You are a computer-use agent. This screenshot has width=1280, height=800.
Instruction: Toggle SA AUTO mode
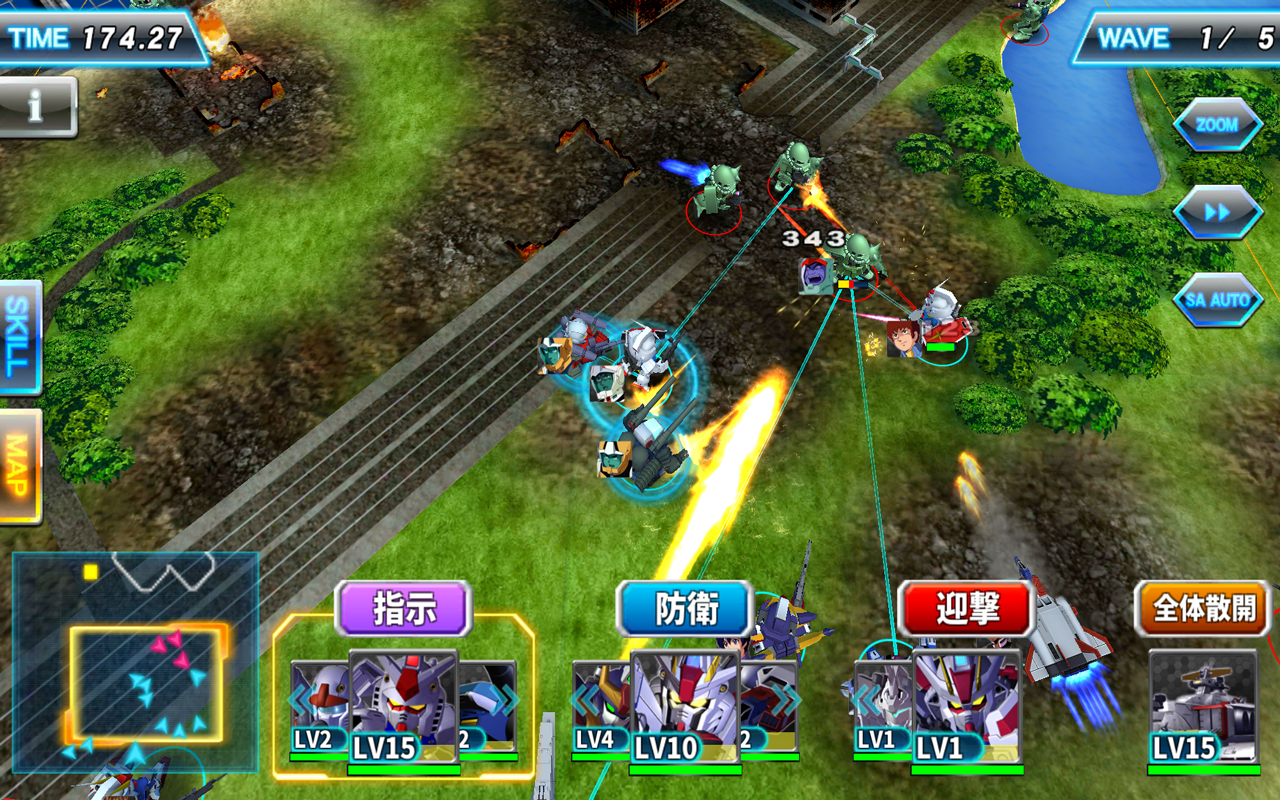pyautogui.click(x=1219, y=299)
